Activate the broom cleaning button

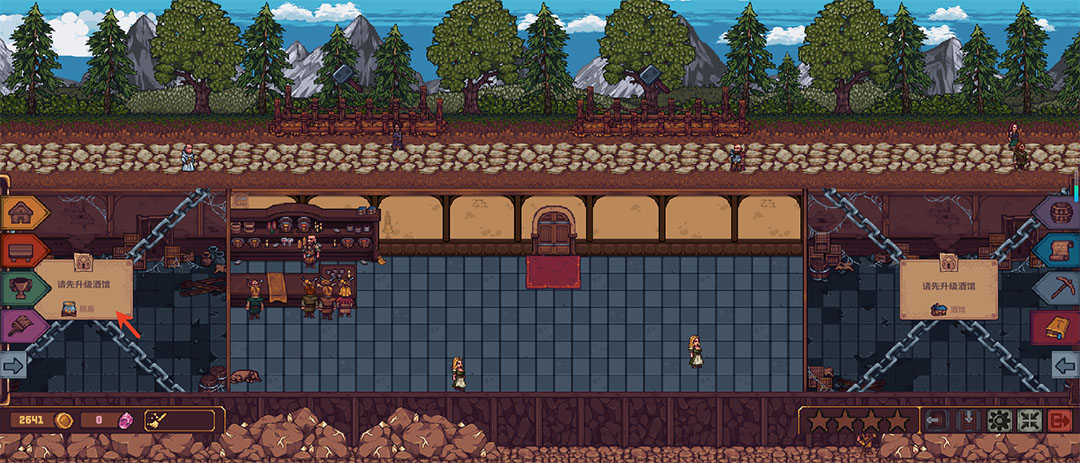(x=158, y=419)
